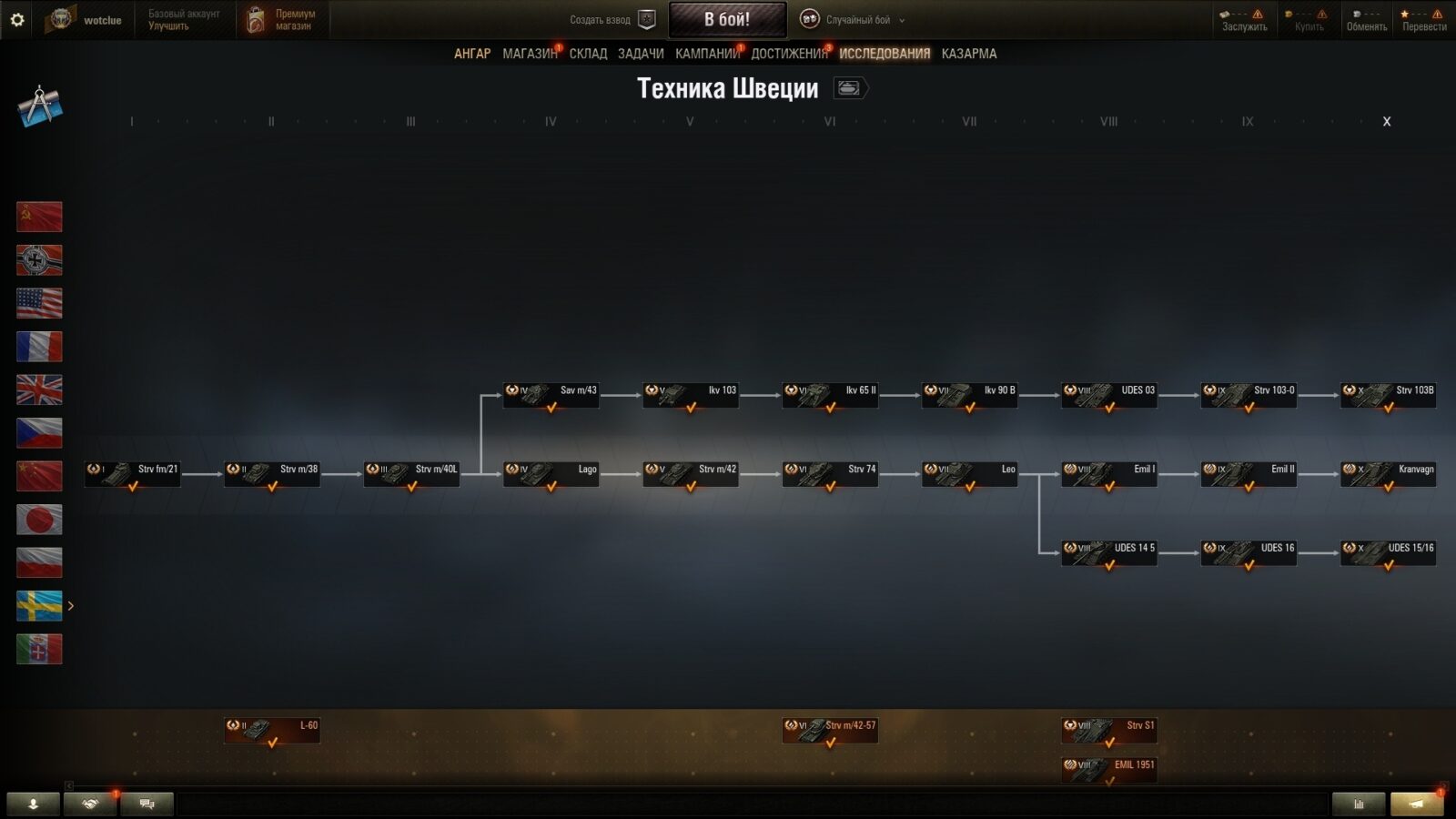Select the Japan nation flag

(x=39, y=520)
